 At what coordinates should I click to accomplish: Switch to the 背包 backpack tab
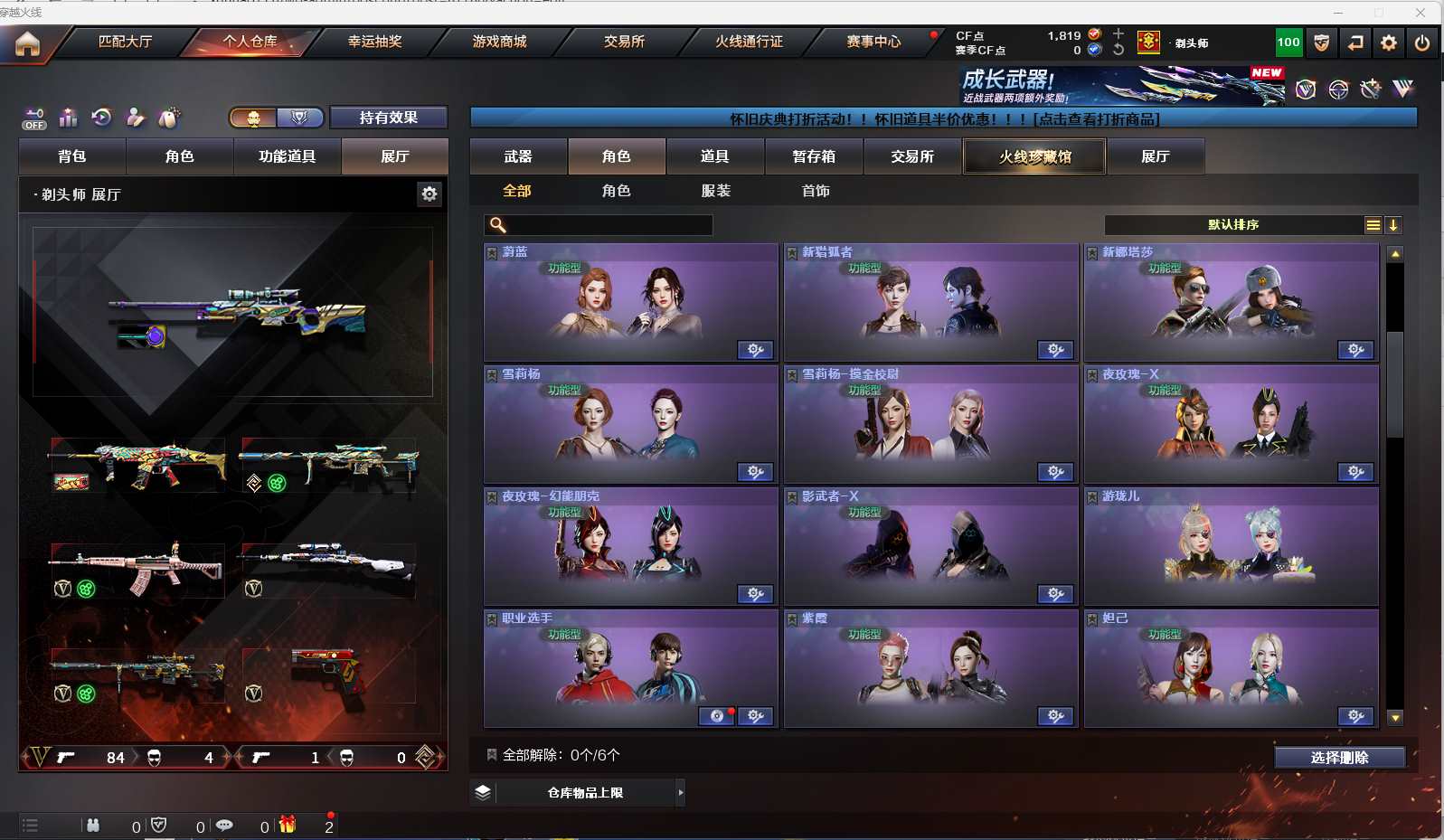pos(72,156)
